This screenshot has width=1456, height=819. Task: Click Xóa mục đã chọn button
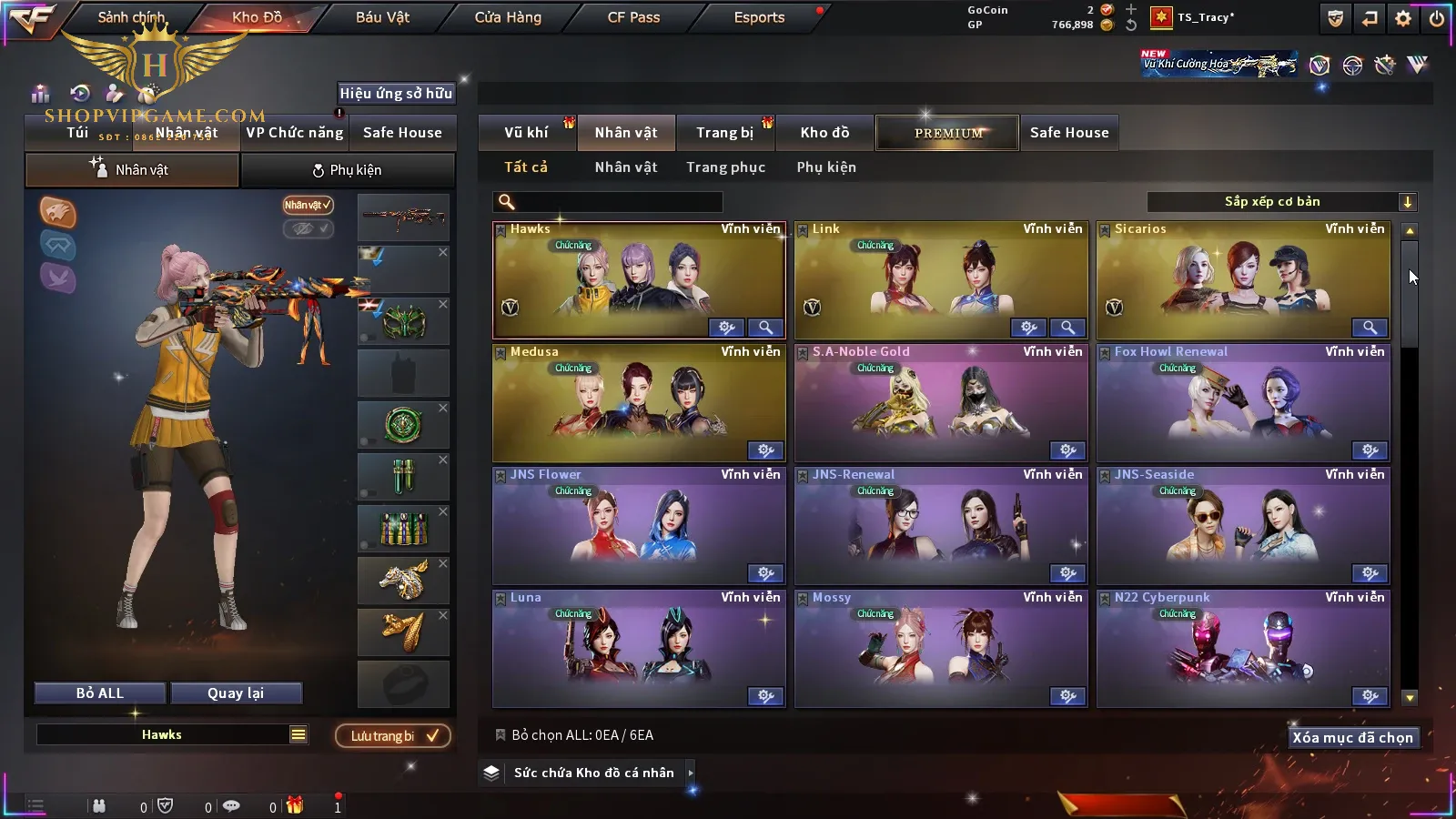1352,738
